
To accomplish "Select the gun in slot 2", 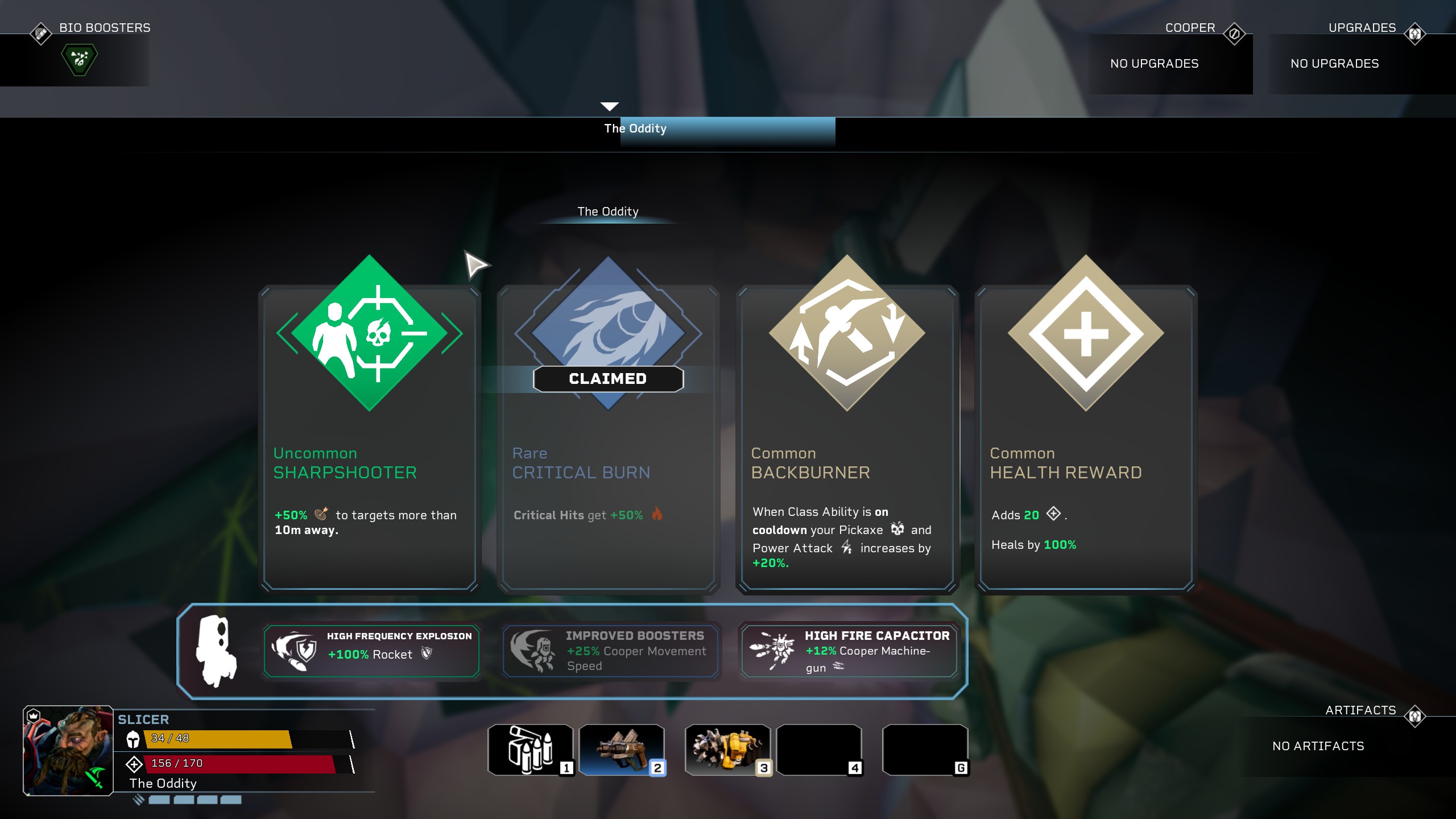I will (x=622, y=750).
